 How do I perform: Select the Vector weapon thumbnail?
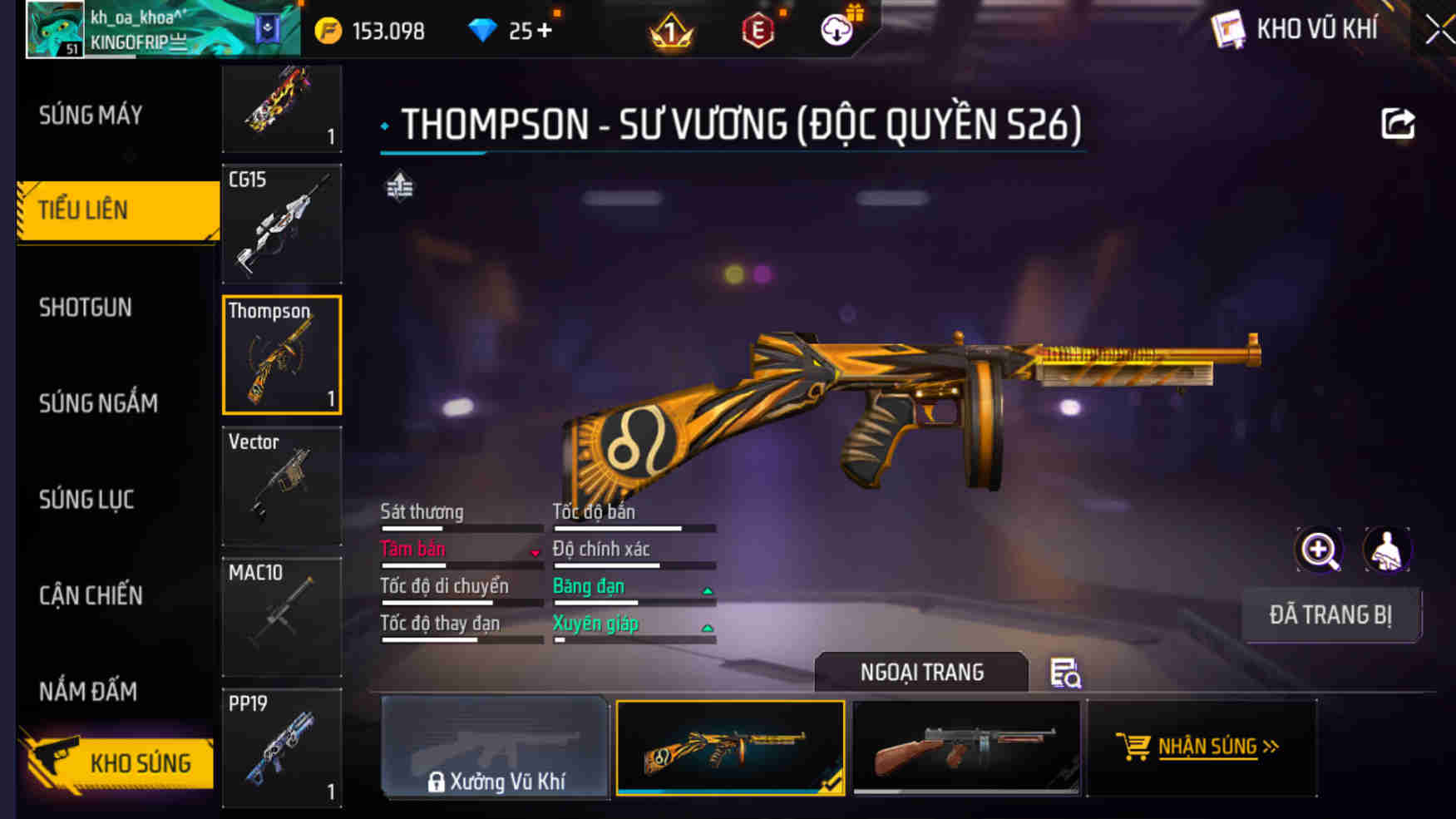[x=281, y=485]
